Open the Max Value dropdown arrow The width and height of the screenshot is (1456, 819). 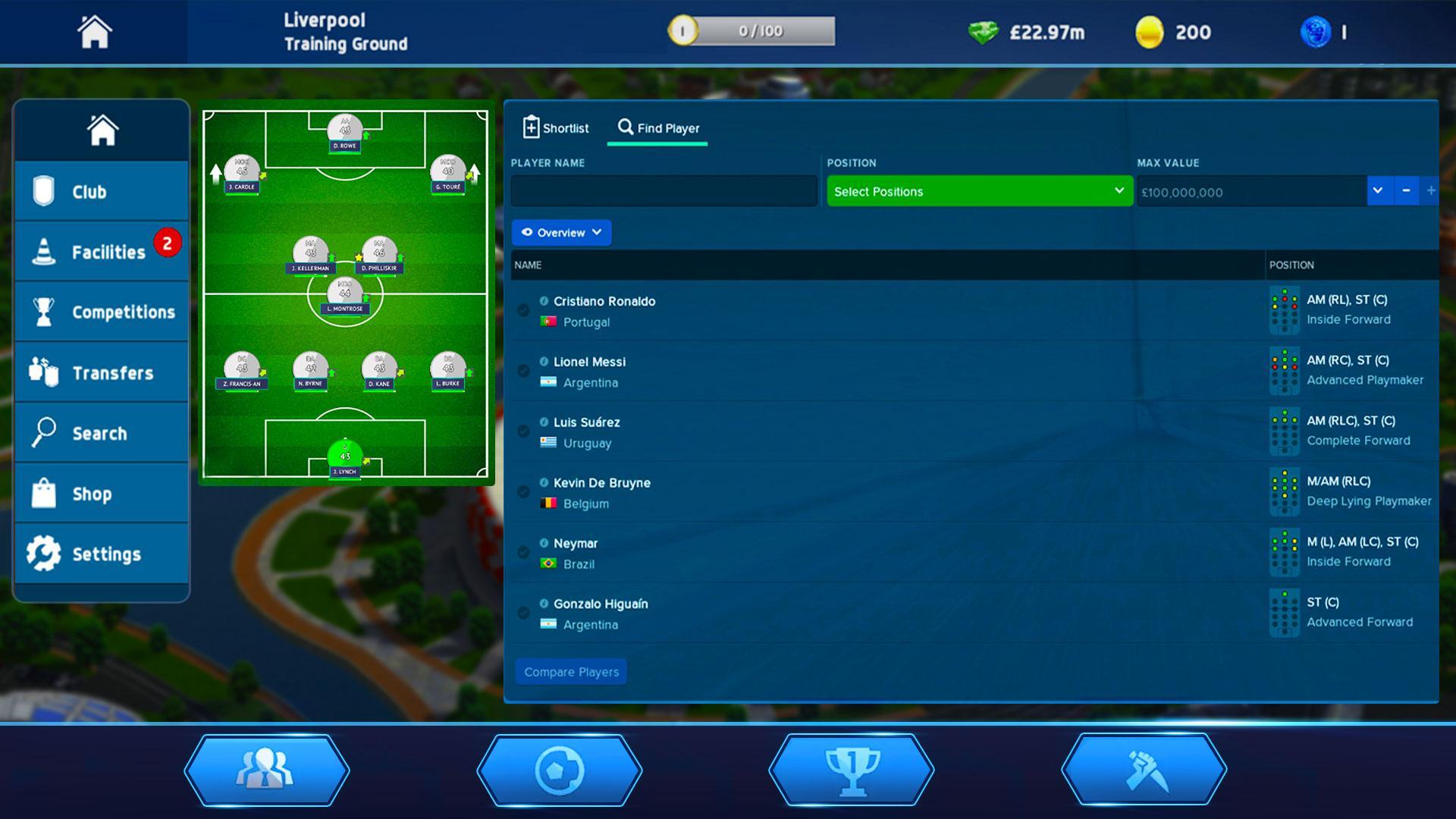click(x=1376, y=191)
